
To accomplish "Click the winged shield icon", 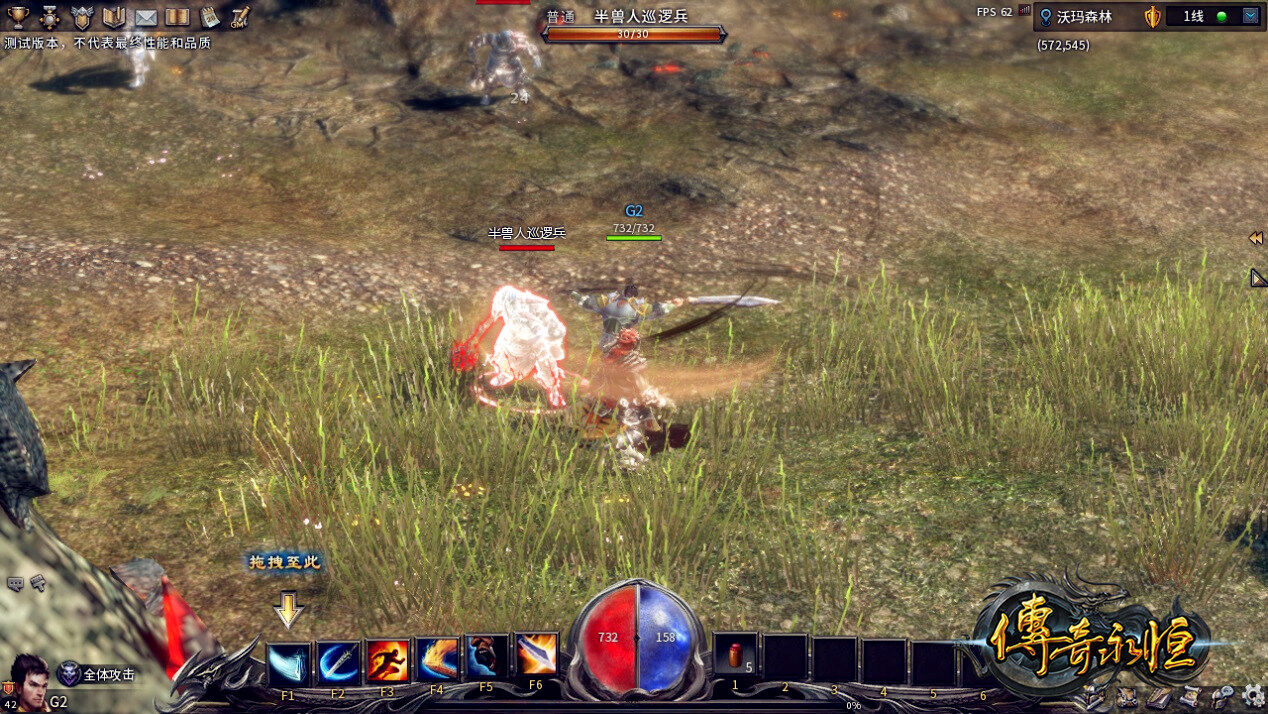I will pyautogui.click(x=82, y=17).
